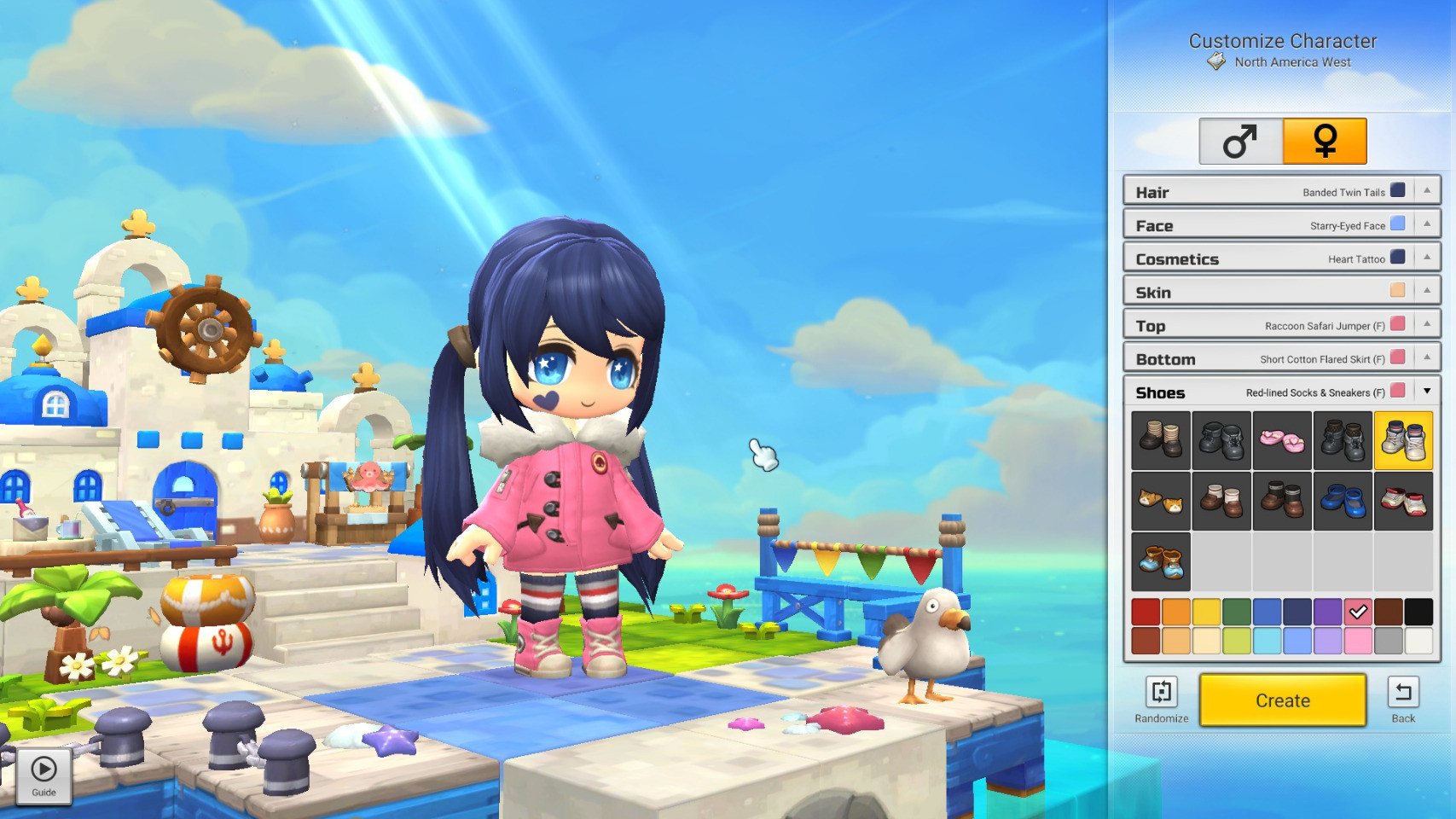The image size is (1456, 819).
Task: Expand the Bottom clothing section
Action: (x=1426, y=357)
